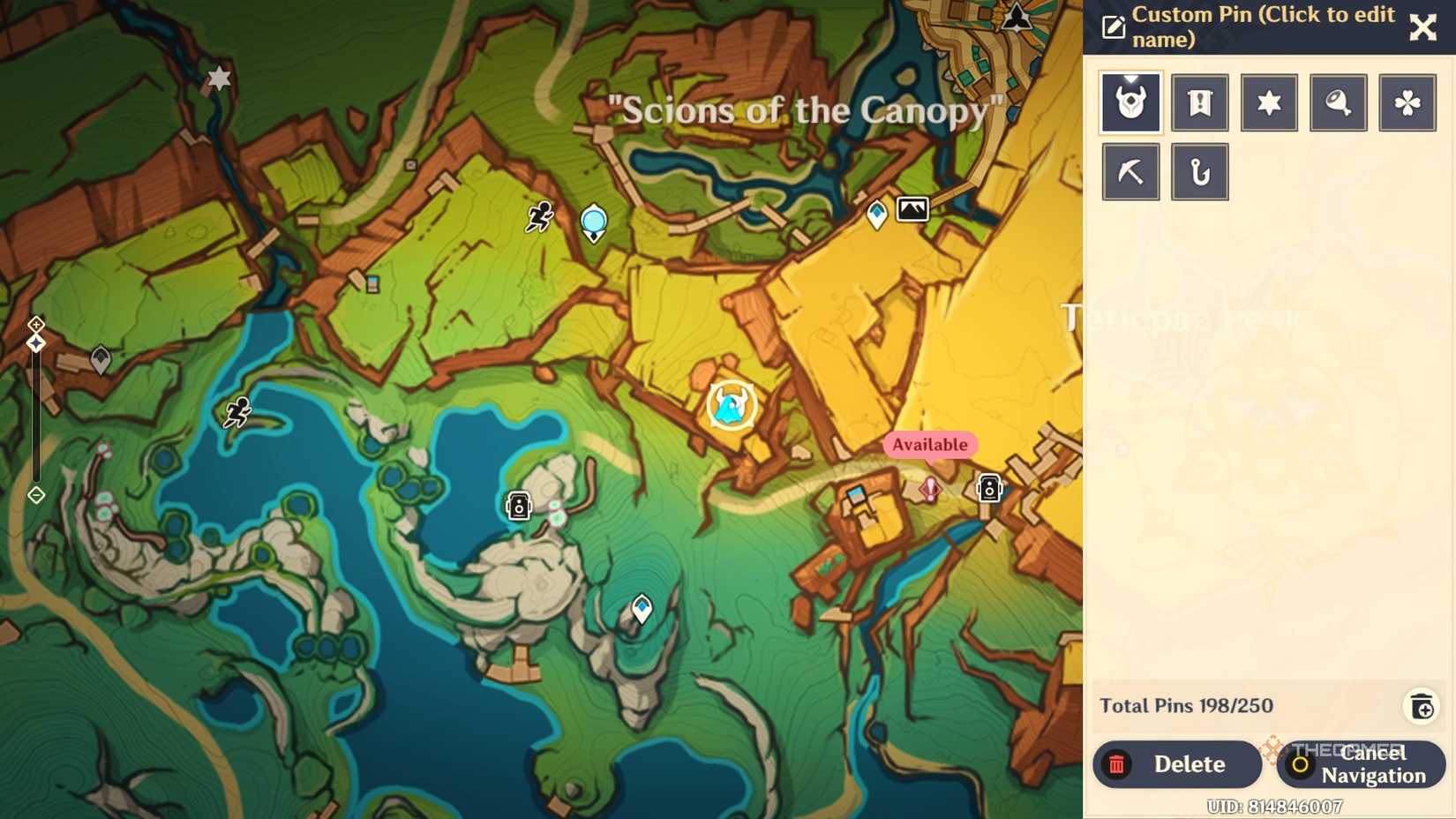Close the Custom Pin panel with the X
This screenshot has height=819, width=1456.
tap(1422, 27)
